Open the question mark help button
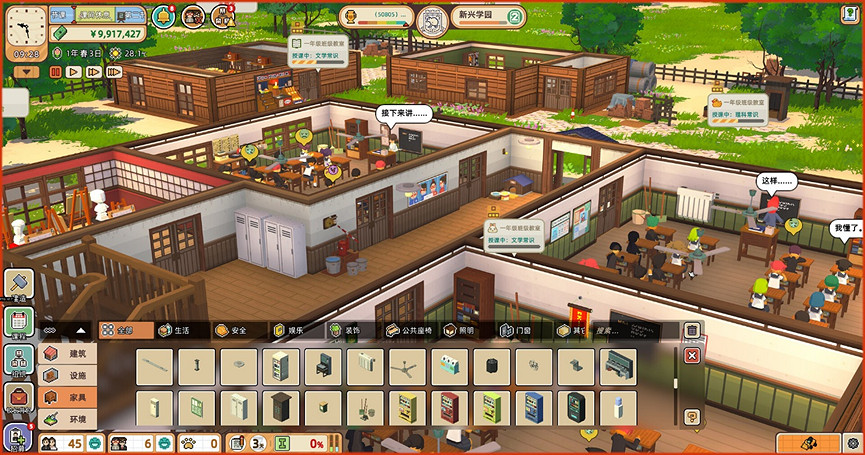The height and width of the screenshot is (455, 865). (x=692, y=416)
